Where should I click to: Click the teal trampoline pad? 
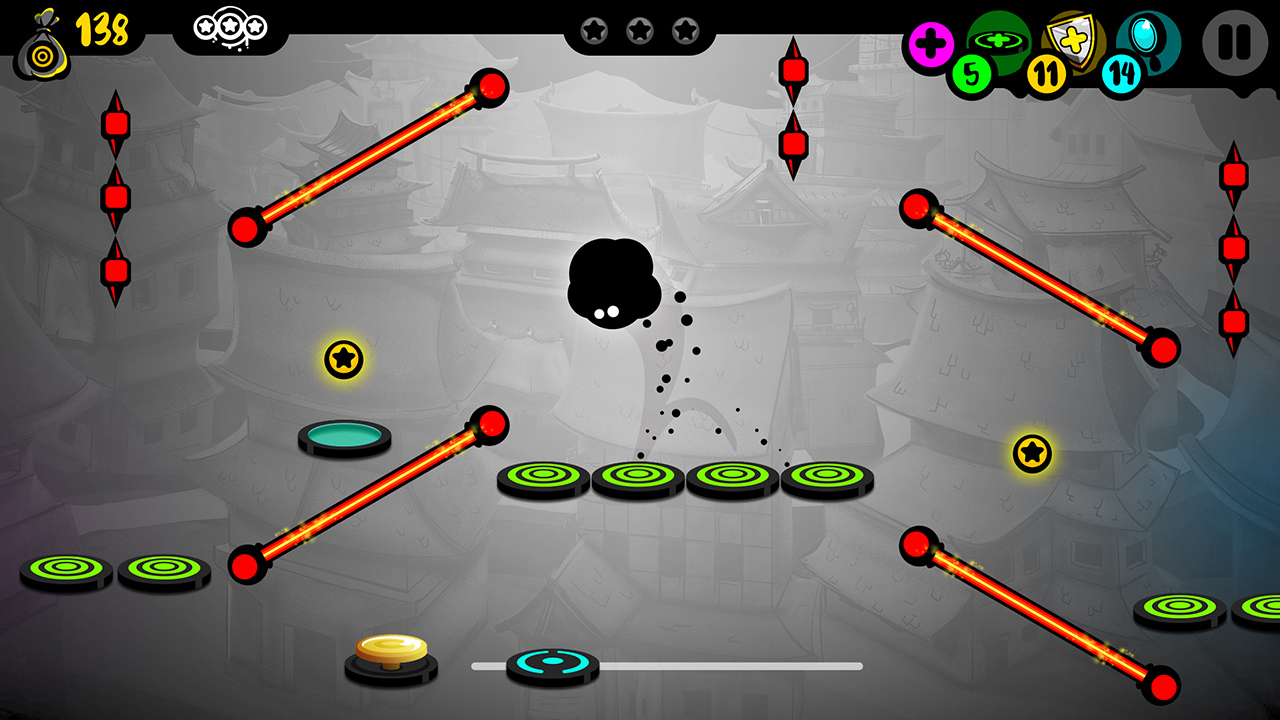click(x=343, y=435)
